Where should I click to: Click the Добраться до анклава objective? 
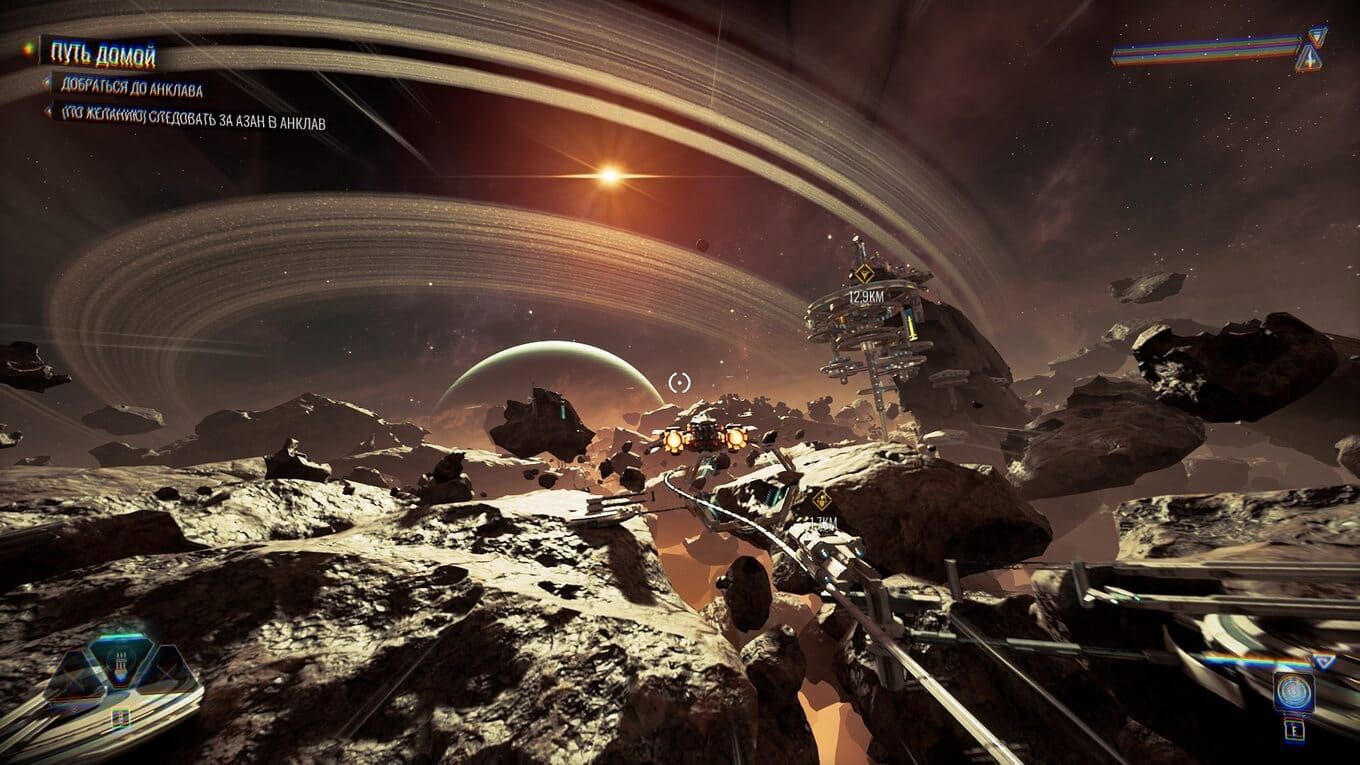pos(131,90)
